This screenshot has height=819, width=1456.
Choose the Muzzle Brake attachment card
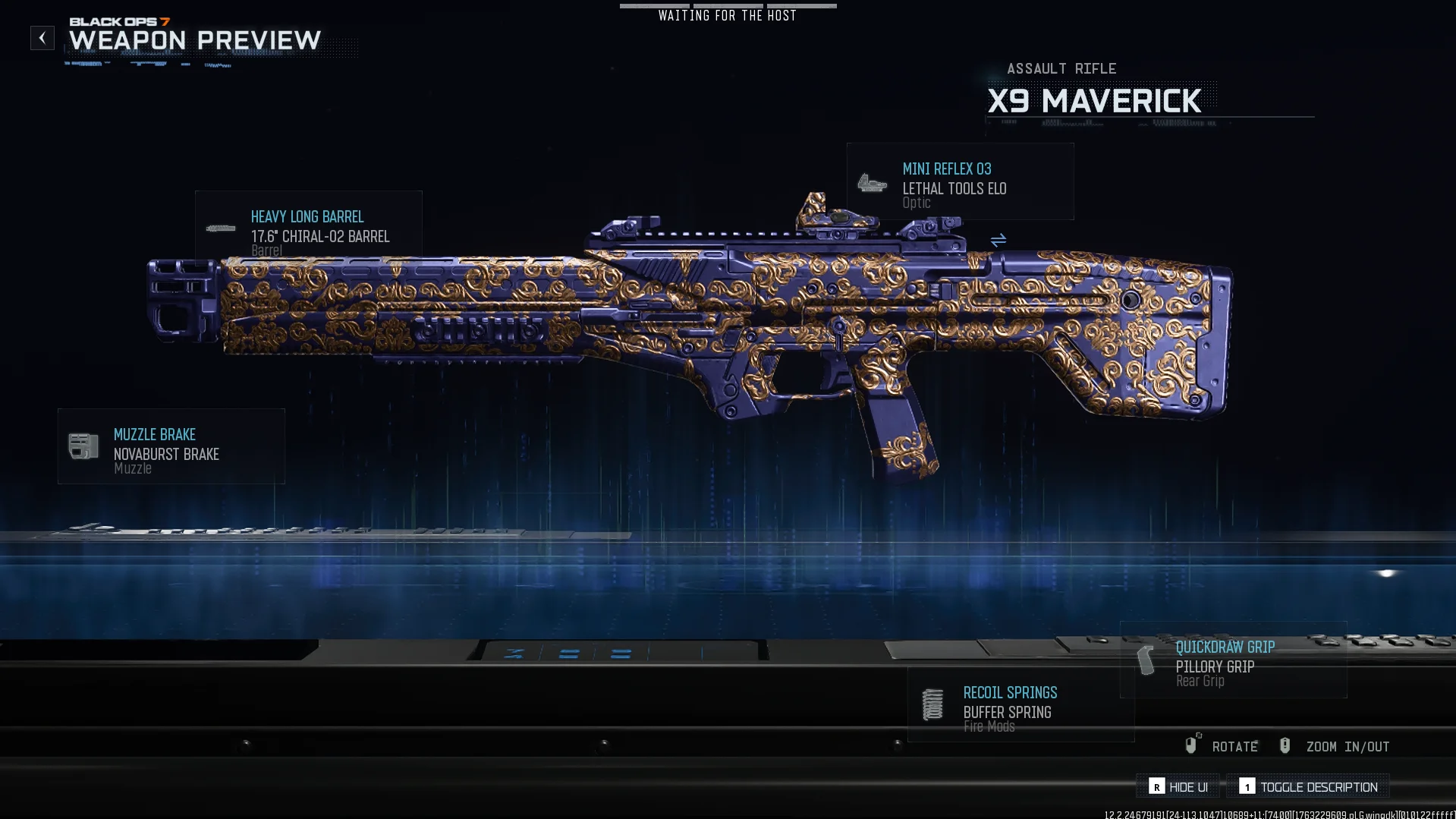coord(171,447)
